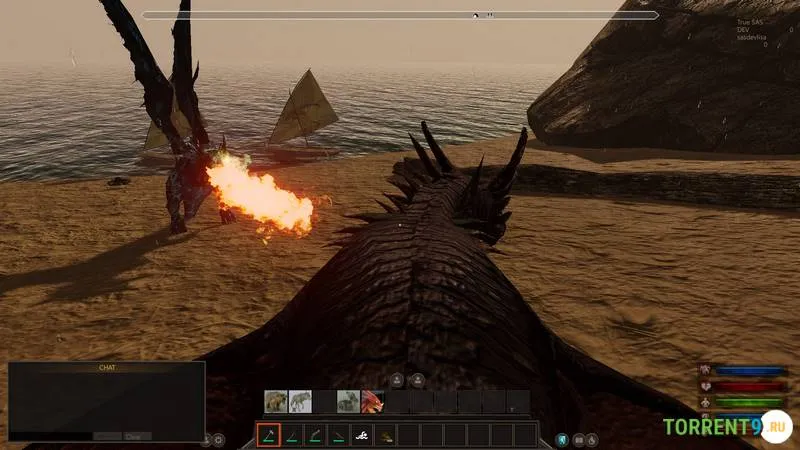
Task: Open the gear settings icon beside chat
Action: [219, 439]
